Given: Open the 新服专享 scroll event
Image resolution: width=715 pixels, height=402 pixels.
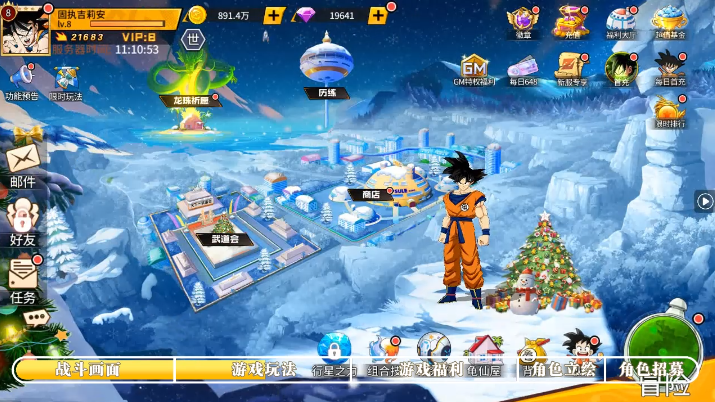Looking at the screenshot, I should [x=572, y=68].
